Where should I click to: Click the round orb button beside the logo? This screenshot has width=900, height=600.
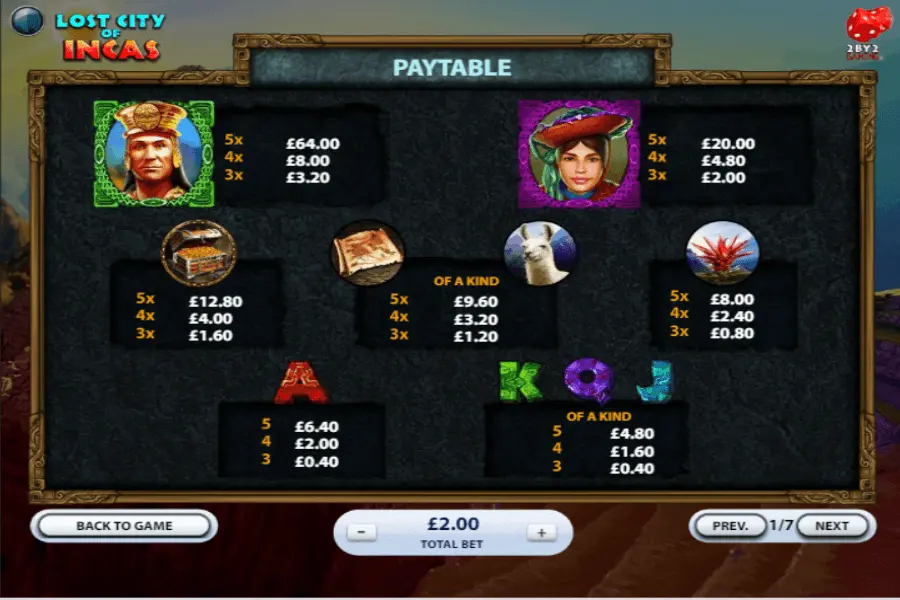[x=27, y=21]
